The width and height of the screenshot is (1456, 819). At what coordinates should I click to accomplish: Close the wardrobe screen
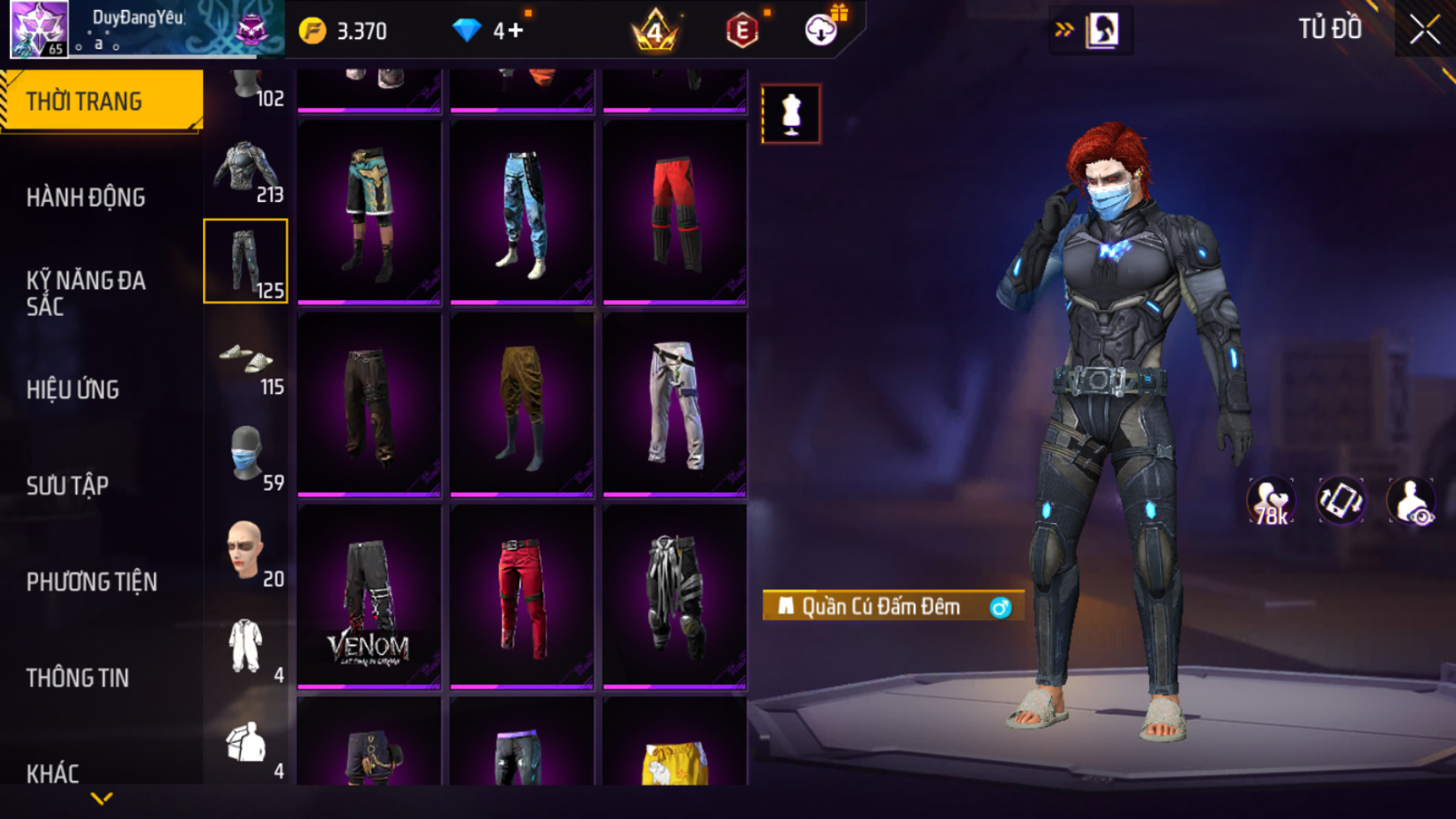(x=1425, y=31)
